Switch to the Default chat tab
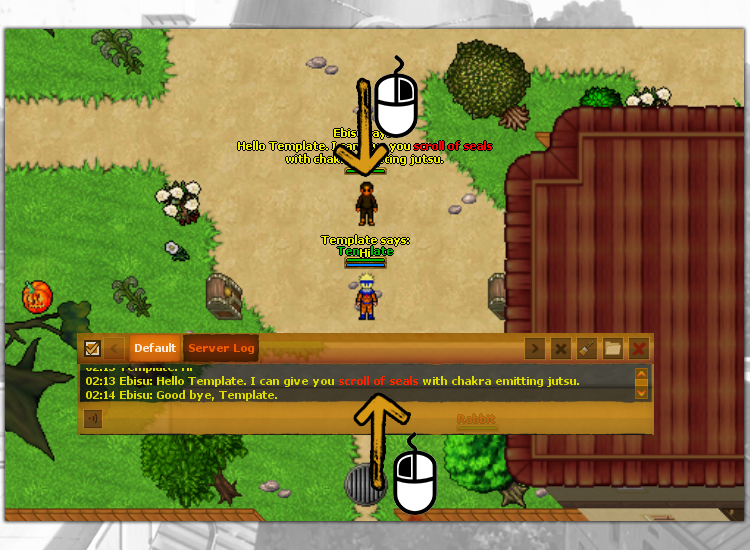Screen dimensions: 750x550 pyautogui.click(x=155, y=348)
